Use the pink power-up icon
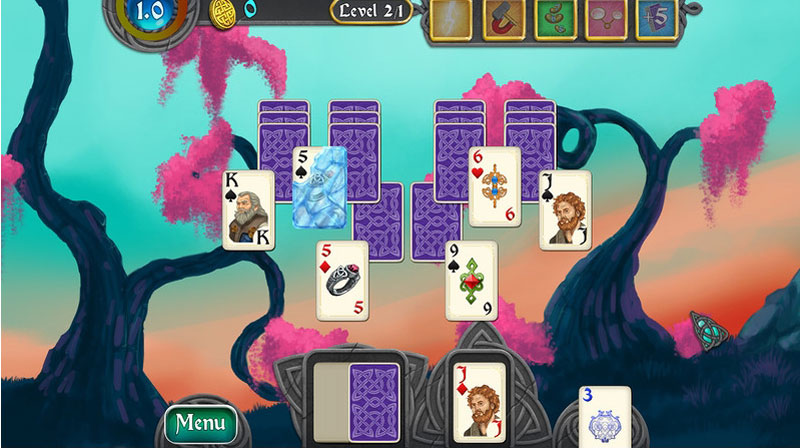Image resolution: width=800 pixels, height=448 pixels. click(606, 18)
